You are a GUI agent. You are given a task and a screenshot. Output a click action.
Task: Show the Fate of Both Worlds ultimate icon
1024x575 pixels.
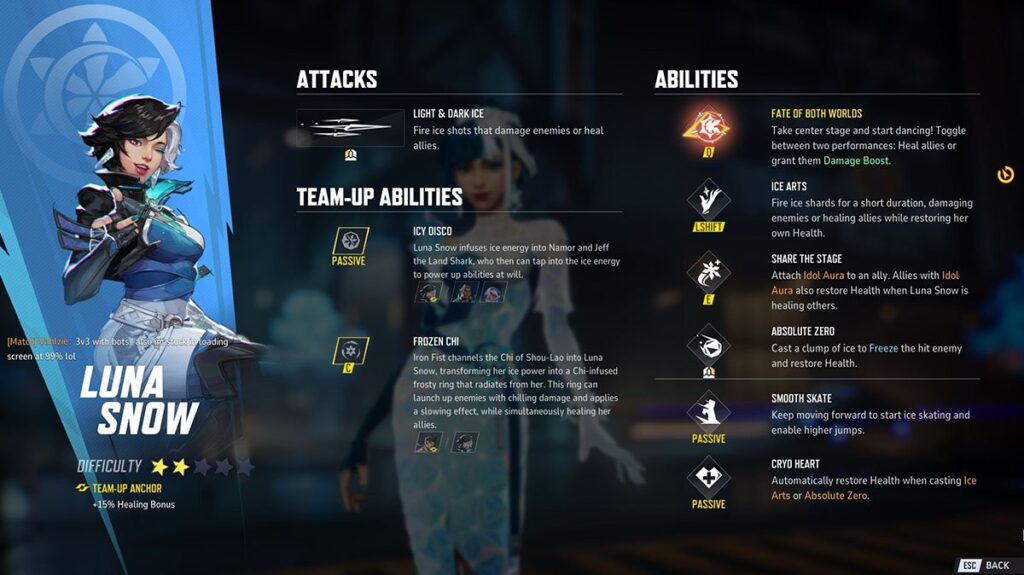click(x=708, y=127)
